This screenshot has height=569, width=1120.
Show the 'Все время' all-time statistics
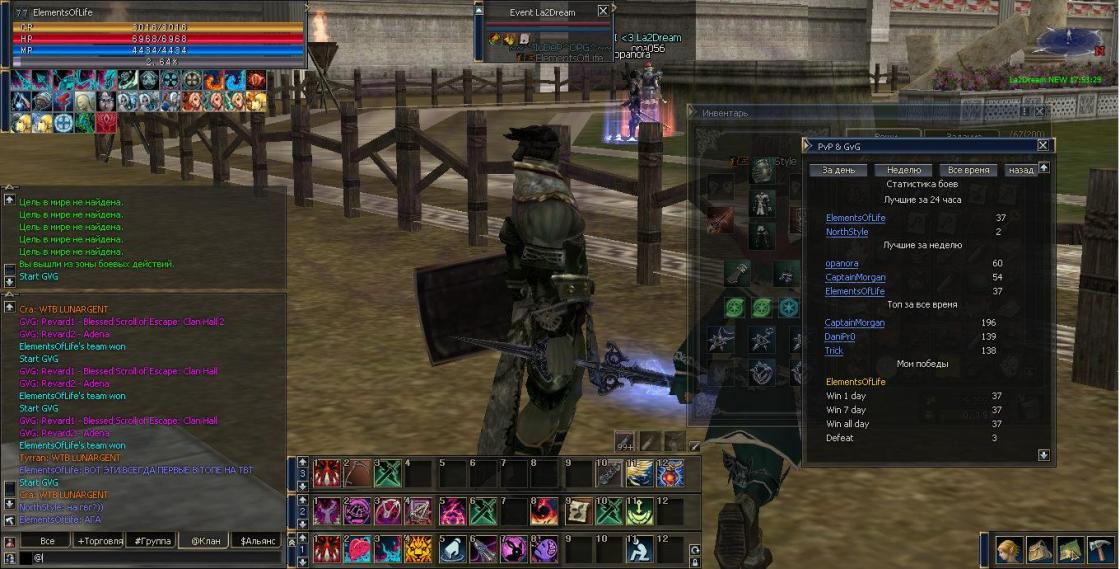(x=969, y=170)
